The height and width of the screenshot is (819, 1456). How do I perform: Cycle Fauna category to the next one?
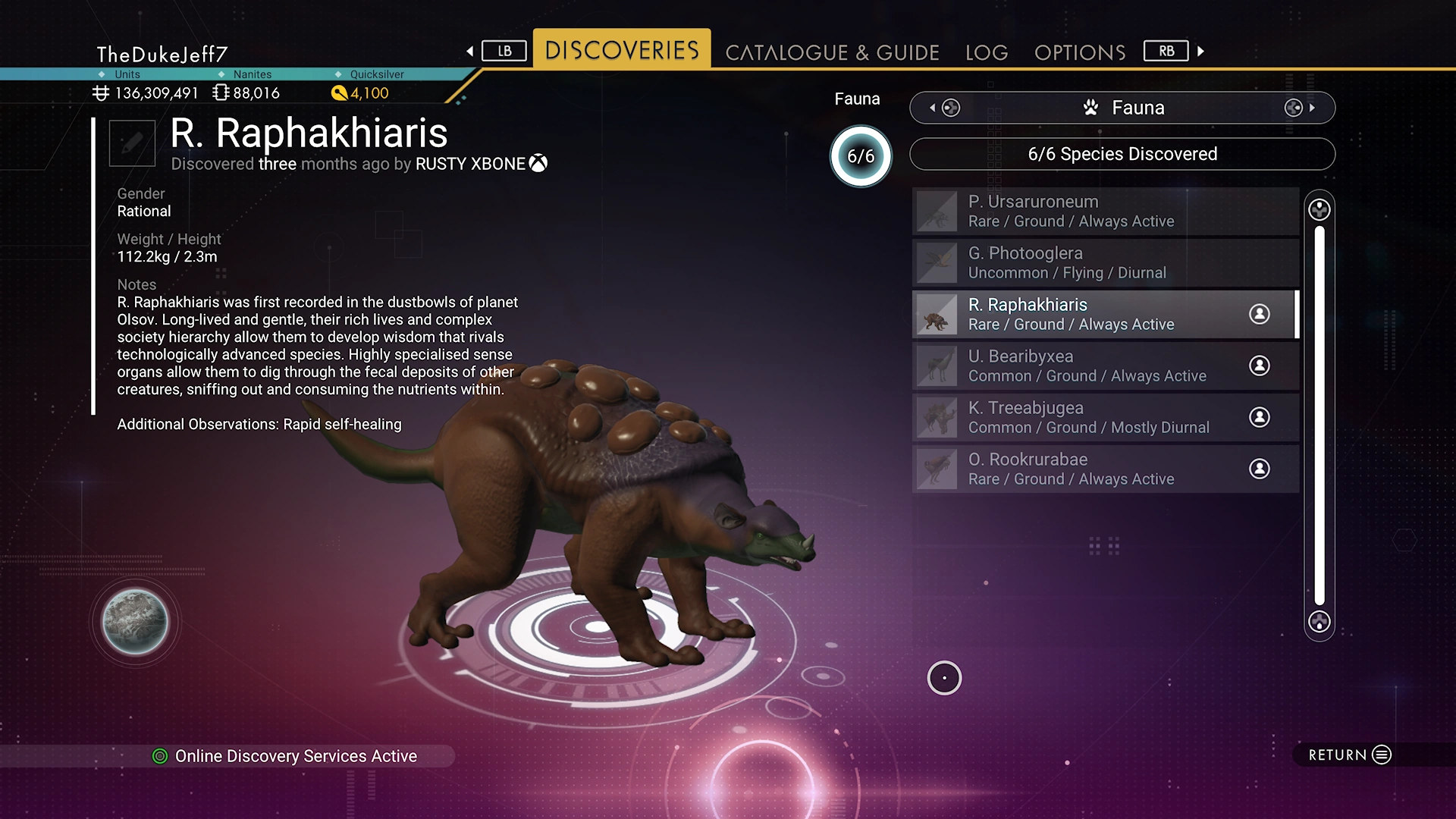coord(1300,108)
